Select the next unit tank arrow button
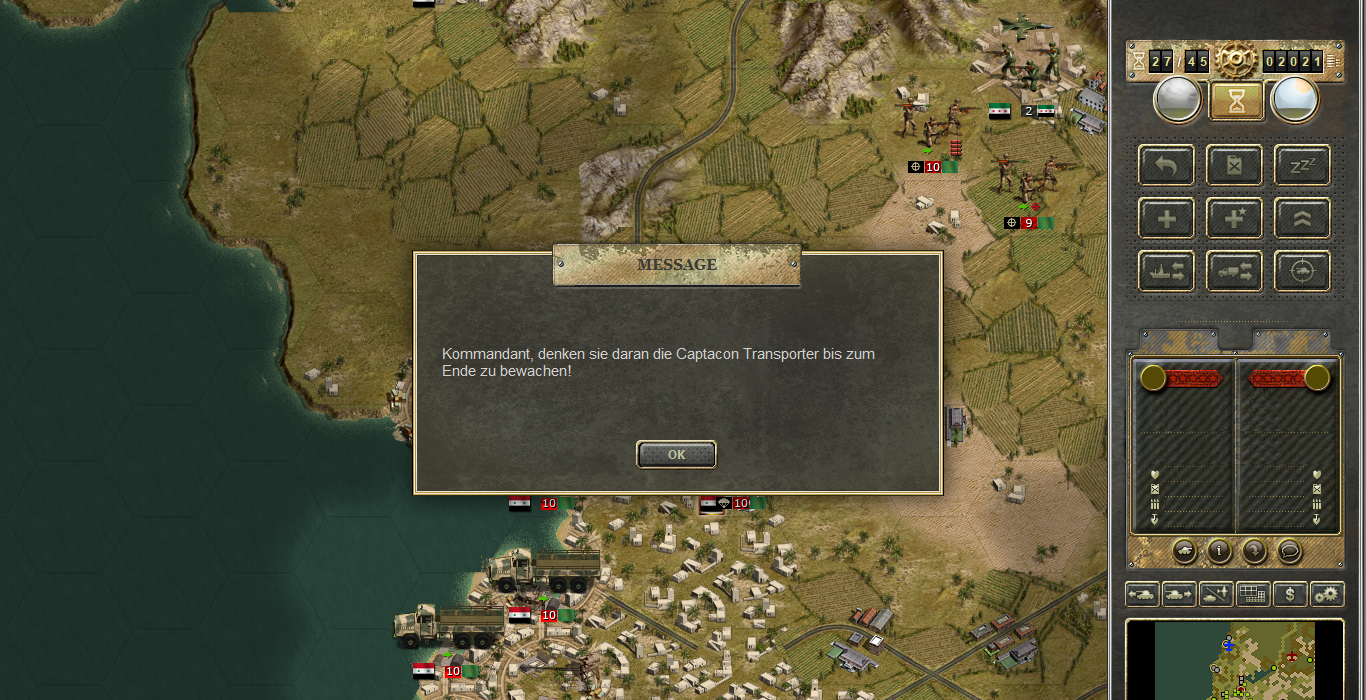Screen dimensions: 1366x700 [1179, 594]
